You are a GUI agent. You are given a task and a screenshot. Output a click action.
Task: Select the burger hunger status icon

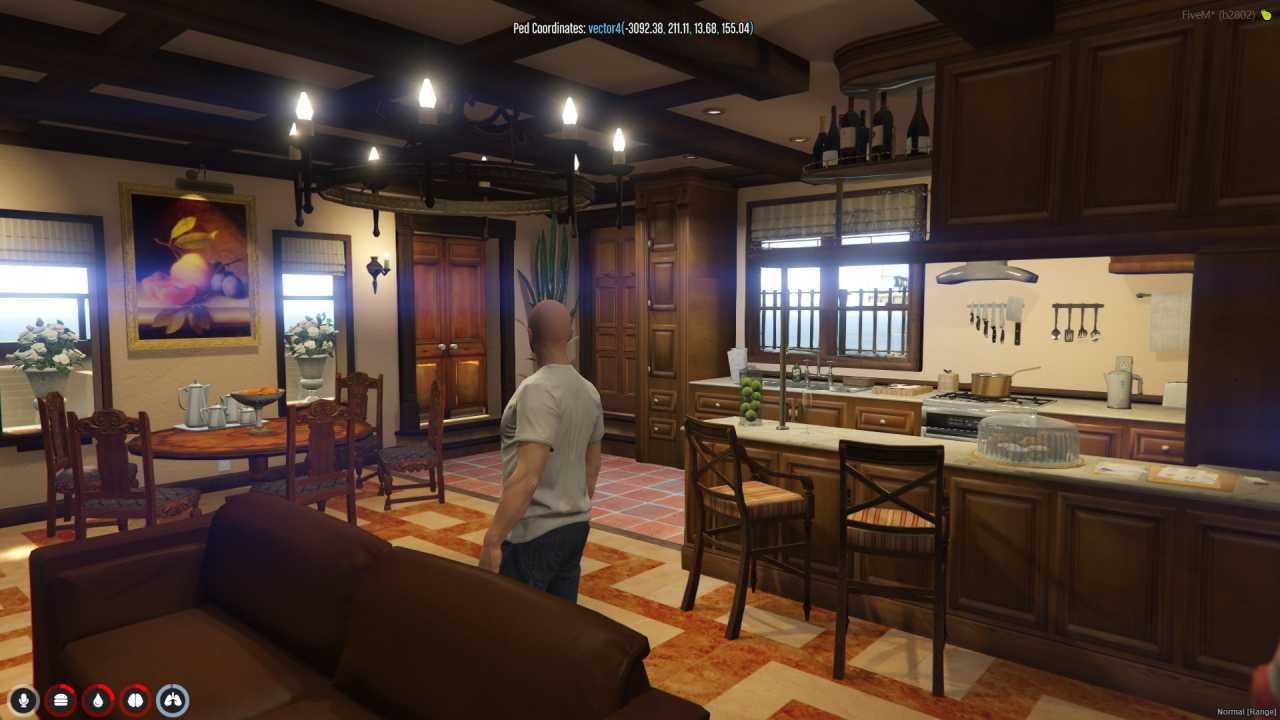(60, 700)
